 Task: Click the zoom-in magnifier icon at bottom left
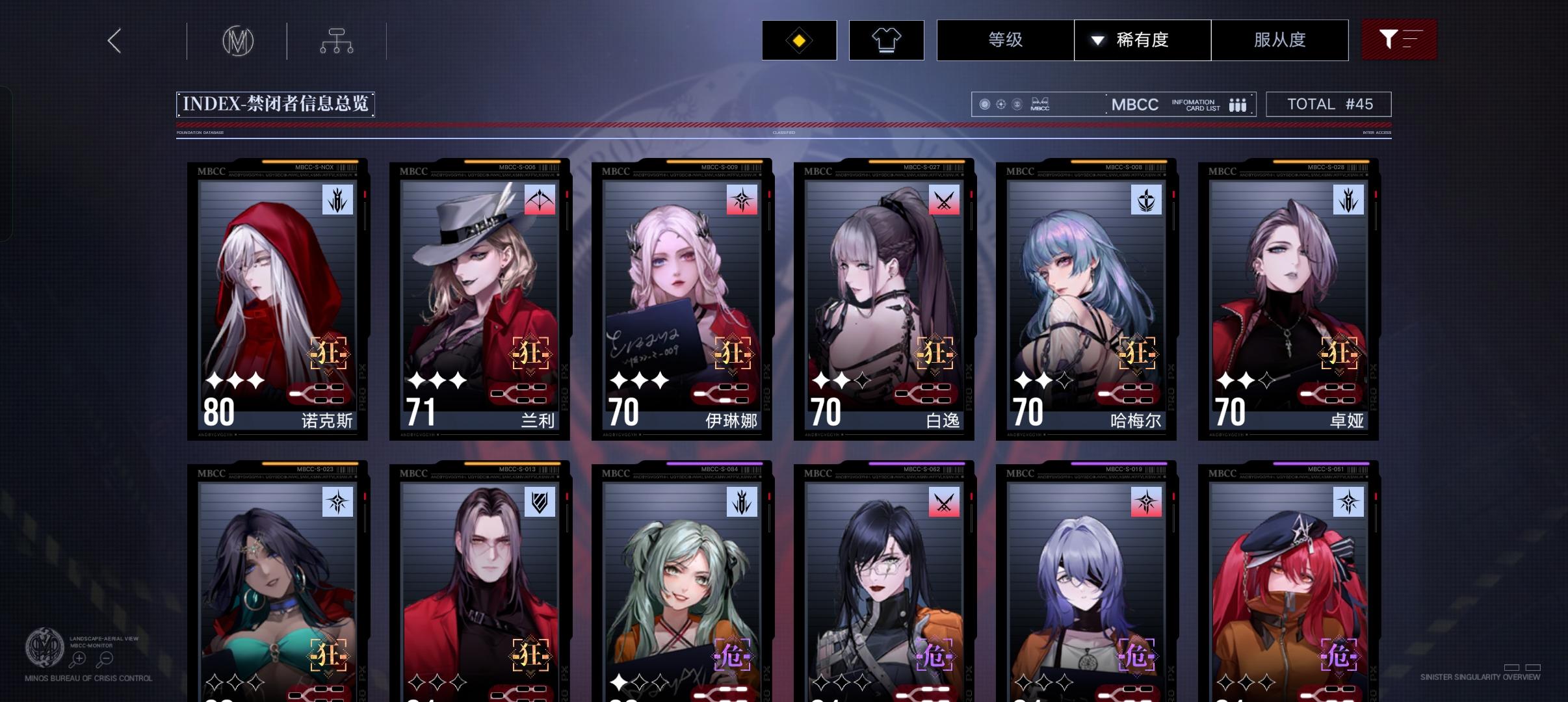79,658
